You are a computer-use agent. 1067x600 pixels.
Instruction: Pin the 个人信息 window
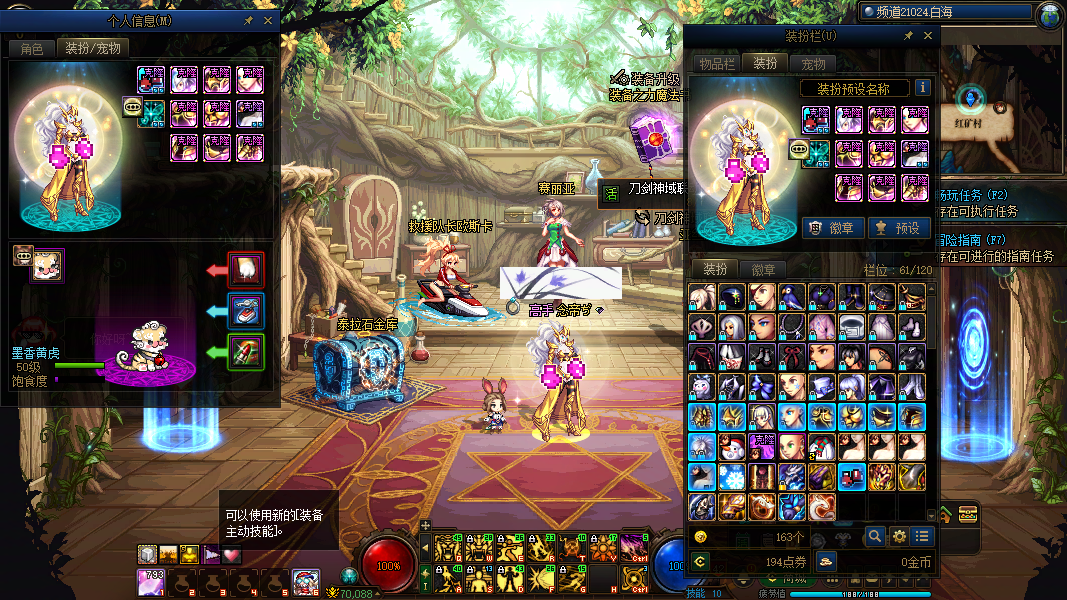tap(248, 20)
